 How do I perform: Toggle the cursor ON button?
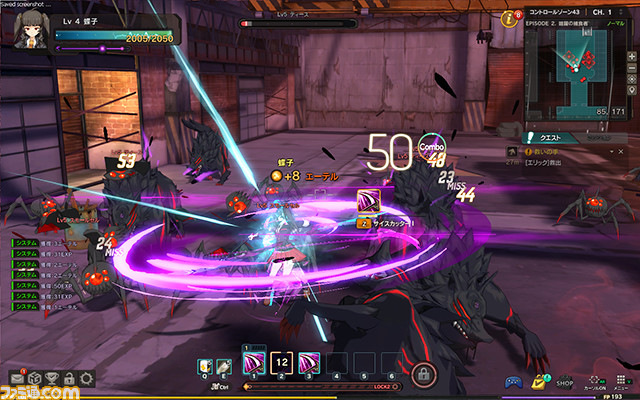point(594,382)
